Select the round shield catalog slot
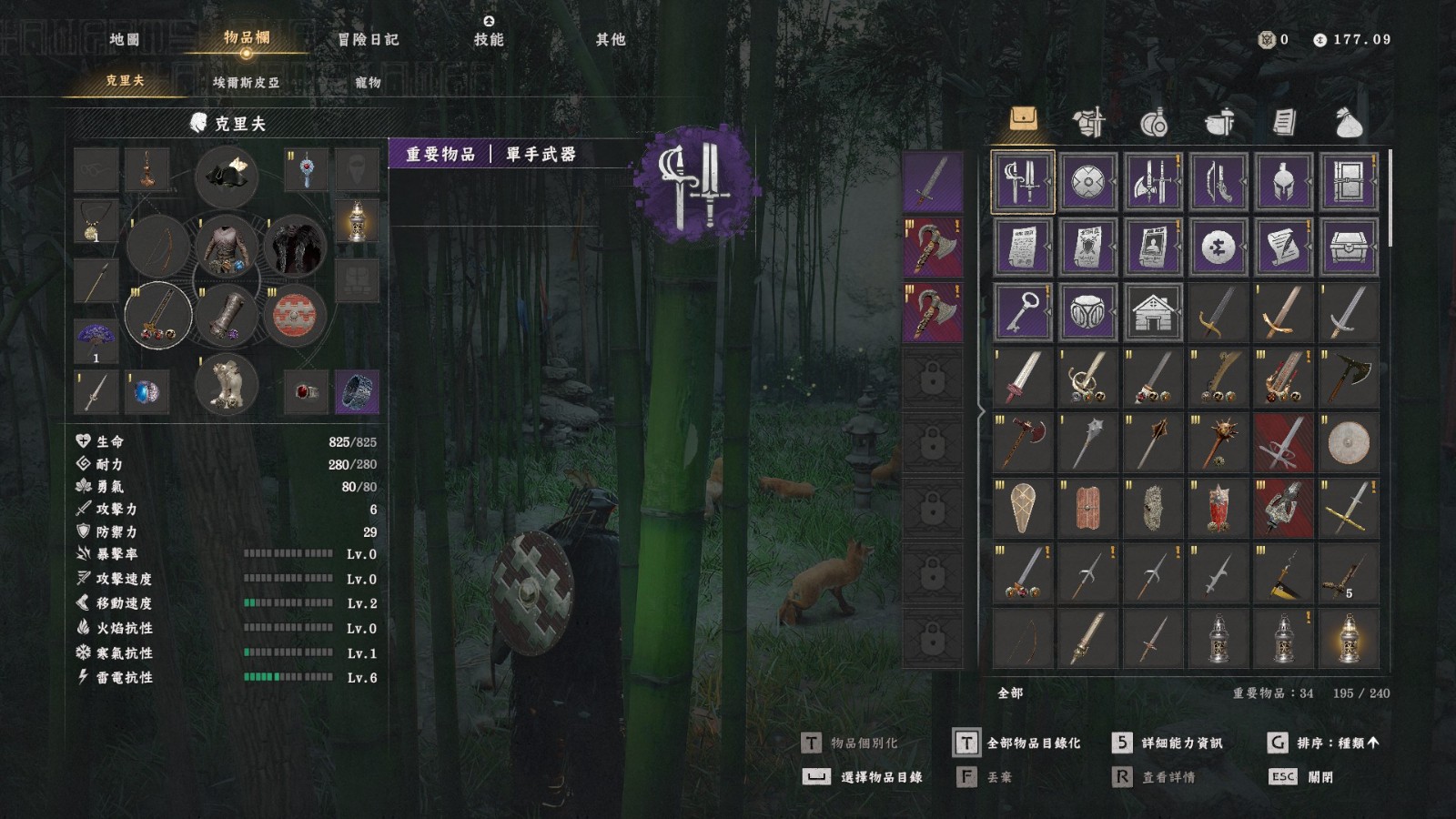 (x=1088, y=182)
